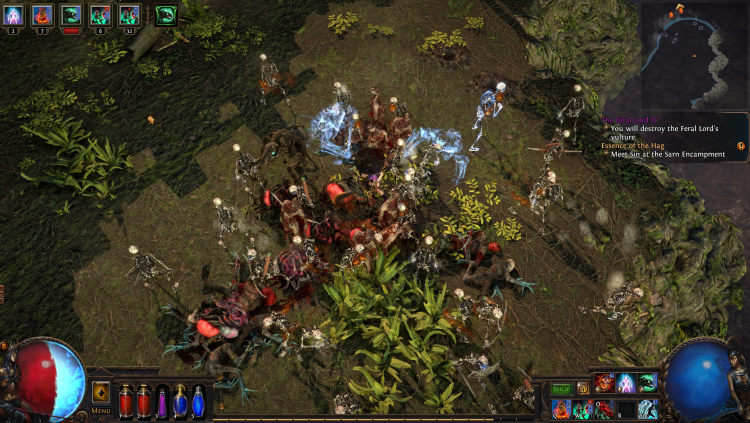Click the green-bordered beast buff icon
Screen dimensions: 750x423
pos(164,14)
